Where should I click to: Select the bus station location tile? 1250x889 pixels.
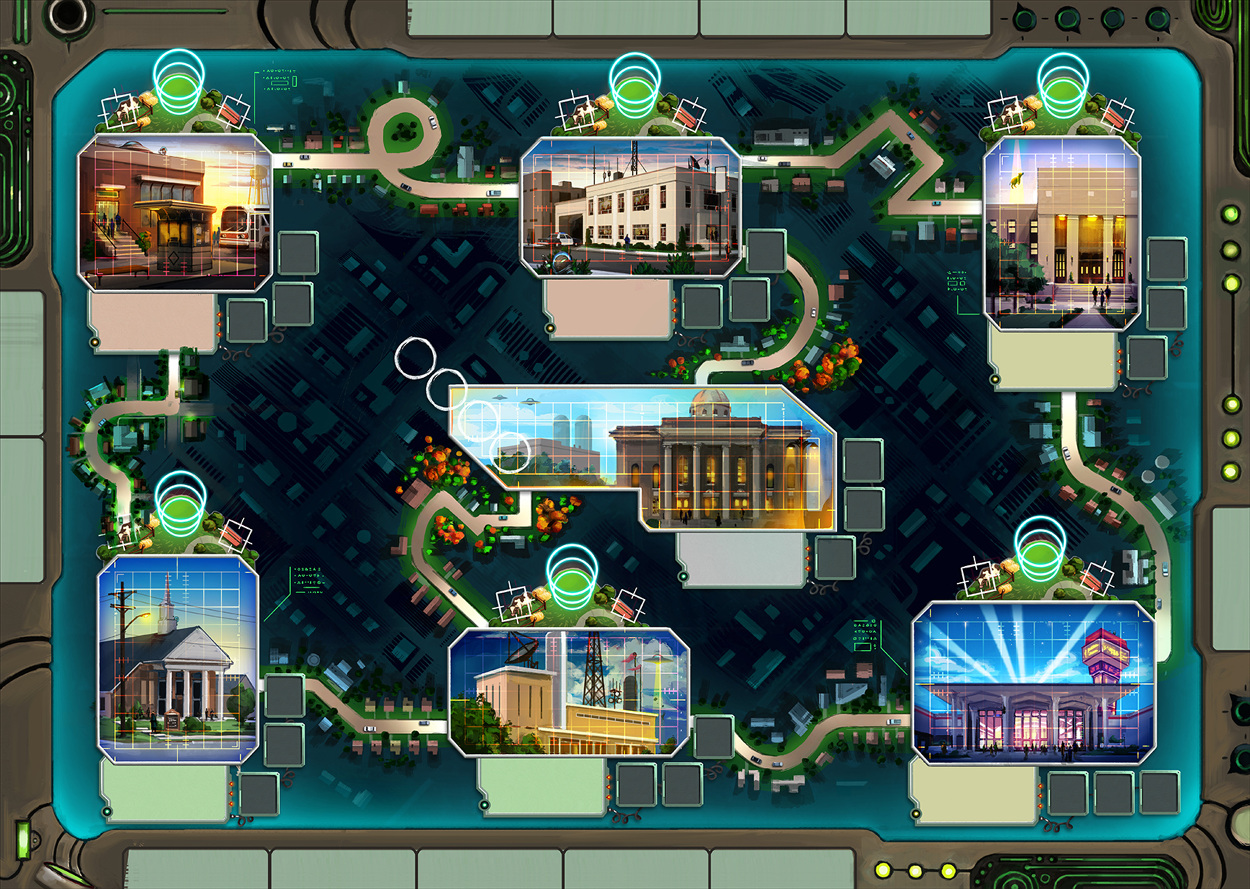tap(174, 212)
